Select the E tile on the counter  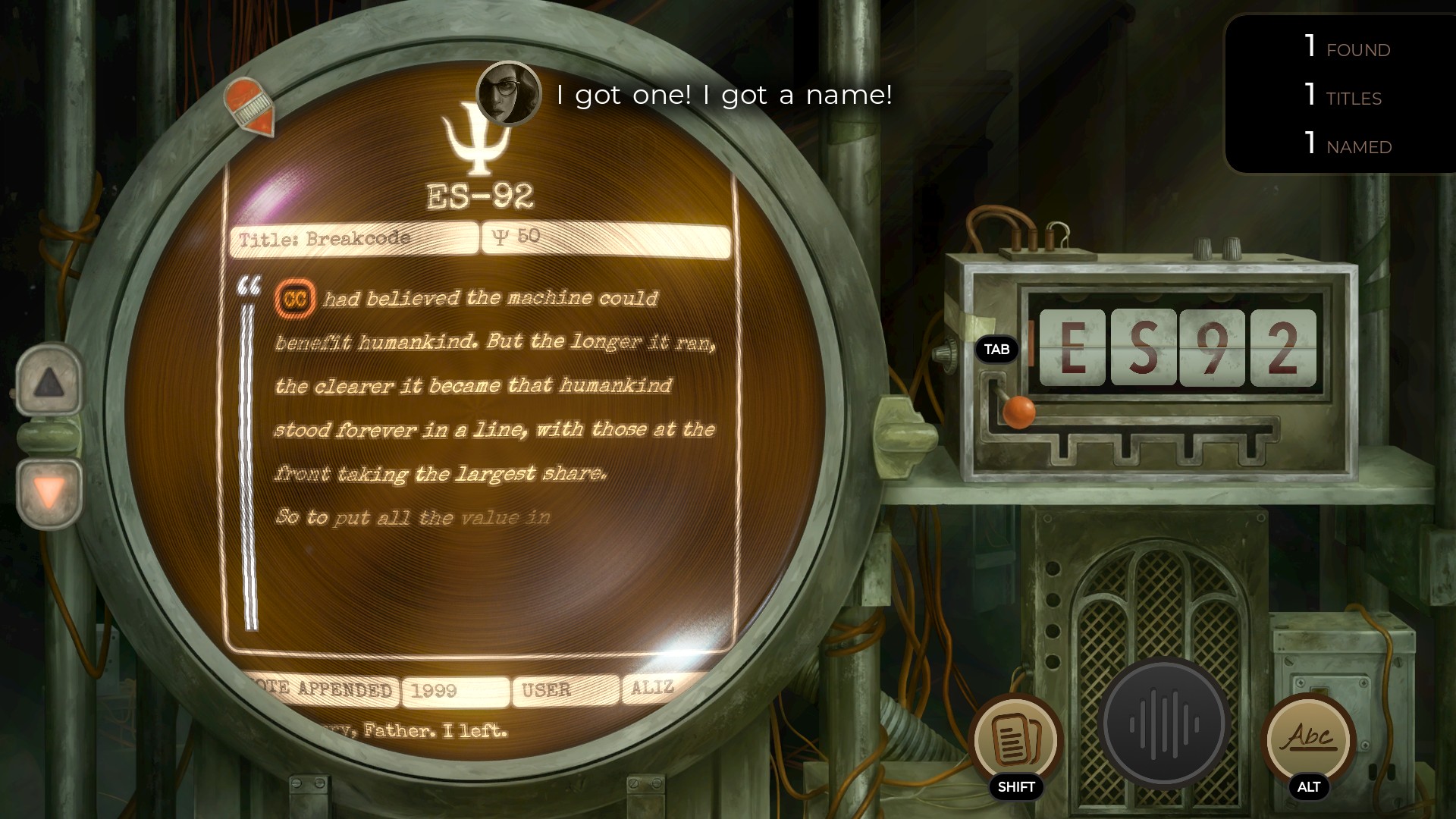pos(1074,348)
